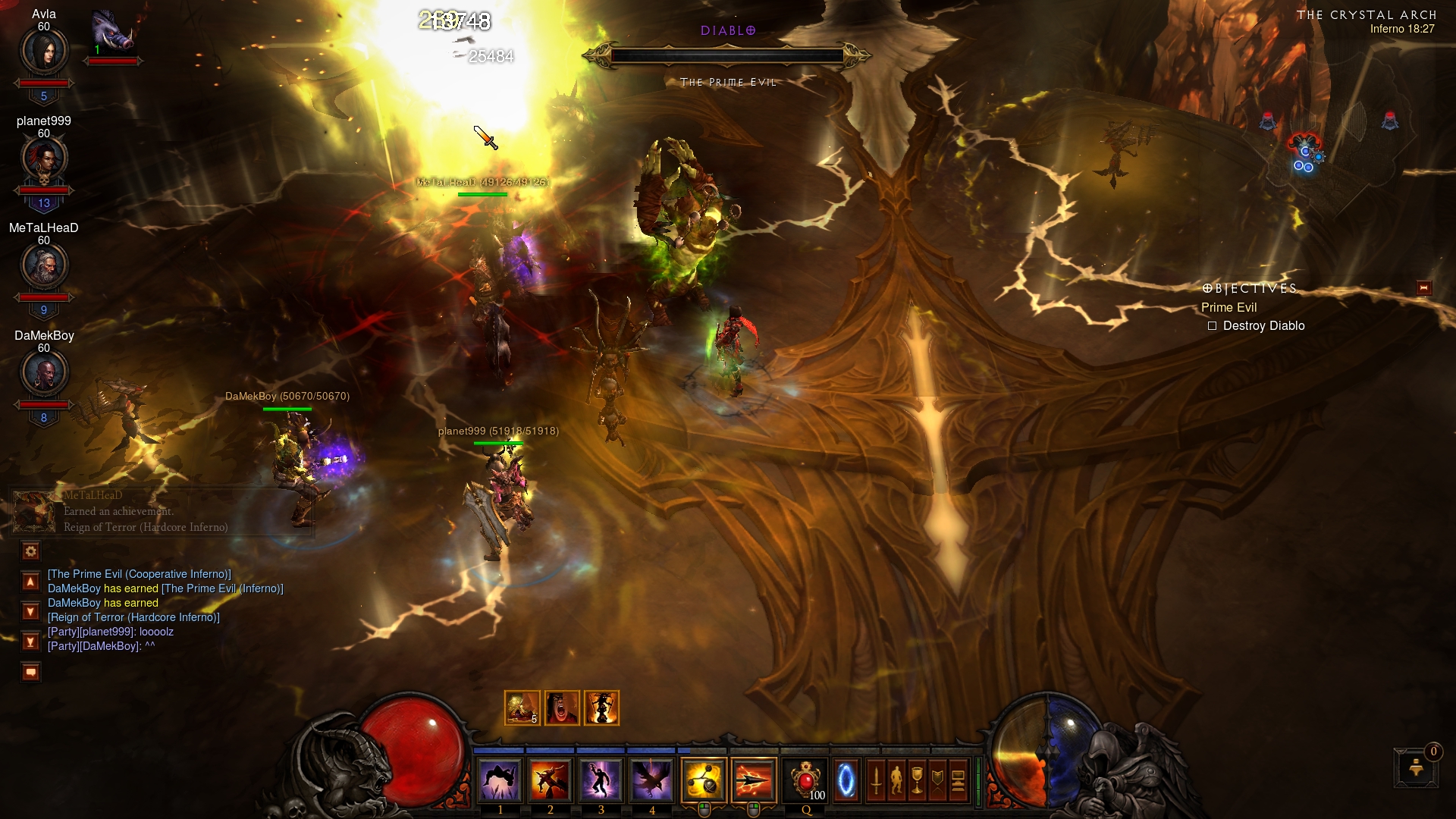Use the raven companion skill in slot 4
Screen dimensions: 1456x819
(x=651, y=780)
